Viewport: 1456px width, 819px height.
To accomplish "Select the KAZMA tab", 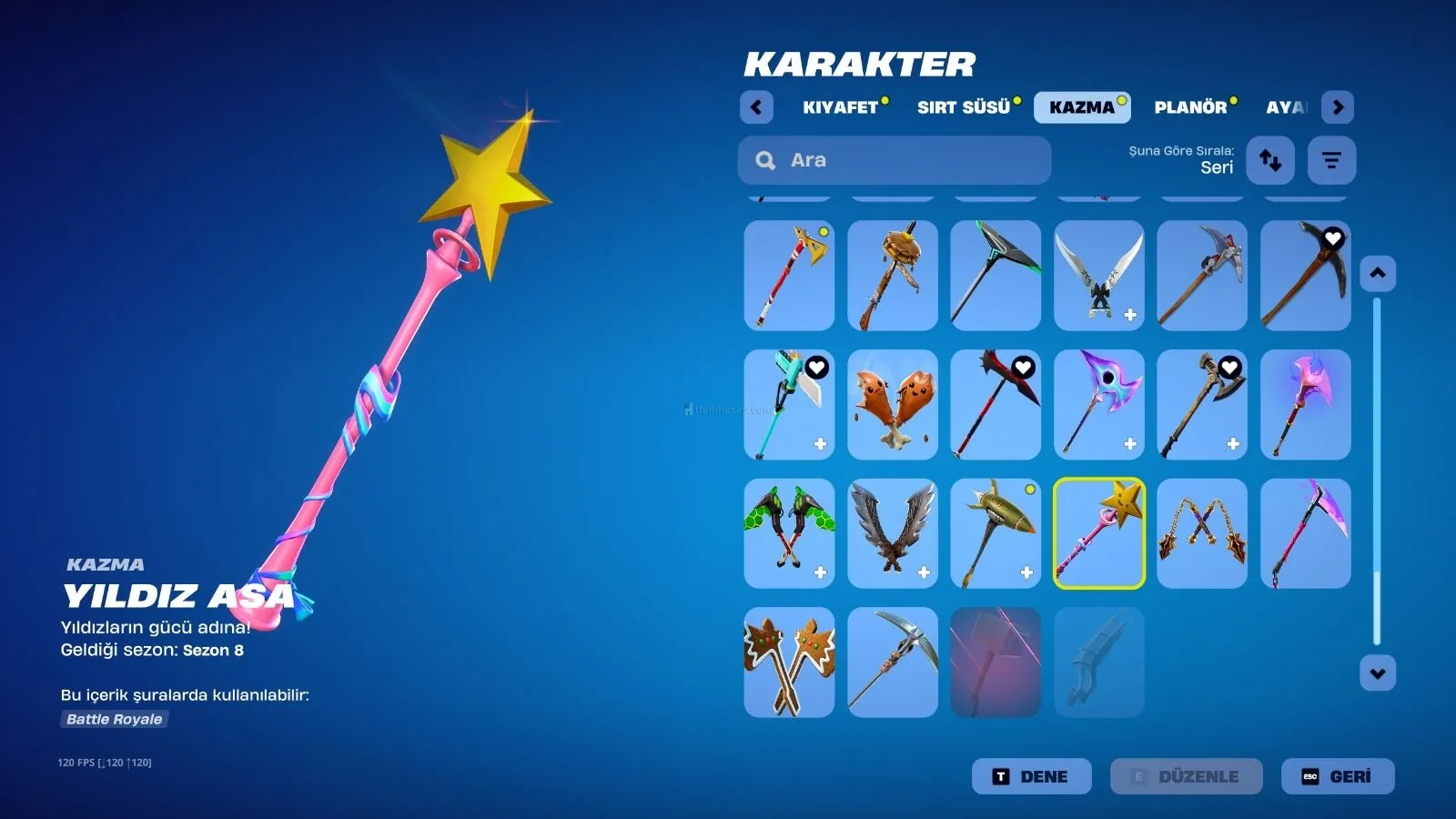I will pos(1081,107).
